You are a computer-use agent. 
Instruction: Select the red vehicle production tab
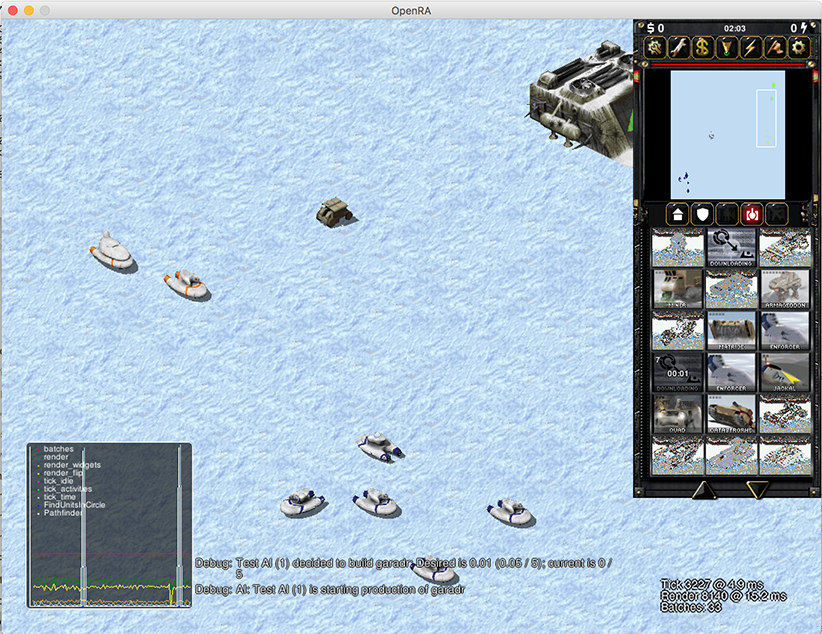click(752, 214)
